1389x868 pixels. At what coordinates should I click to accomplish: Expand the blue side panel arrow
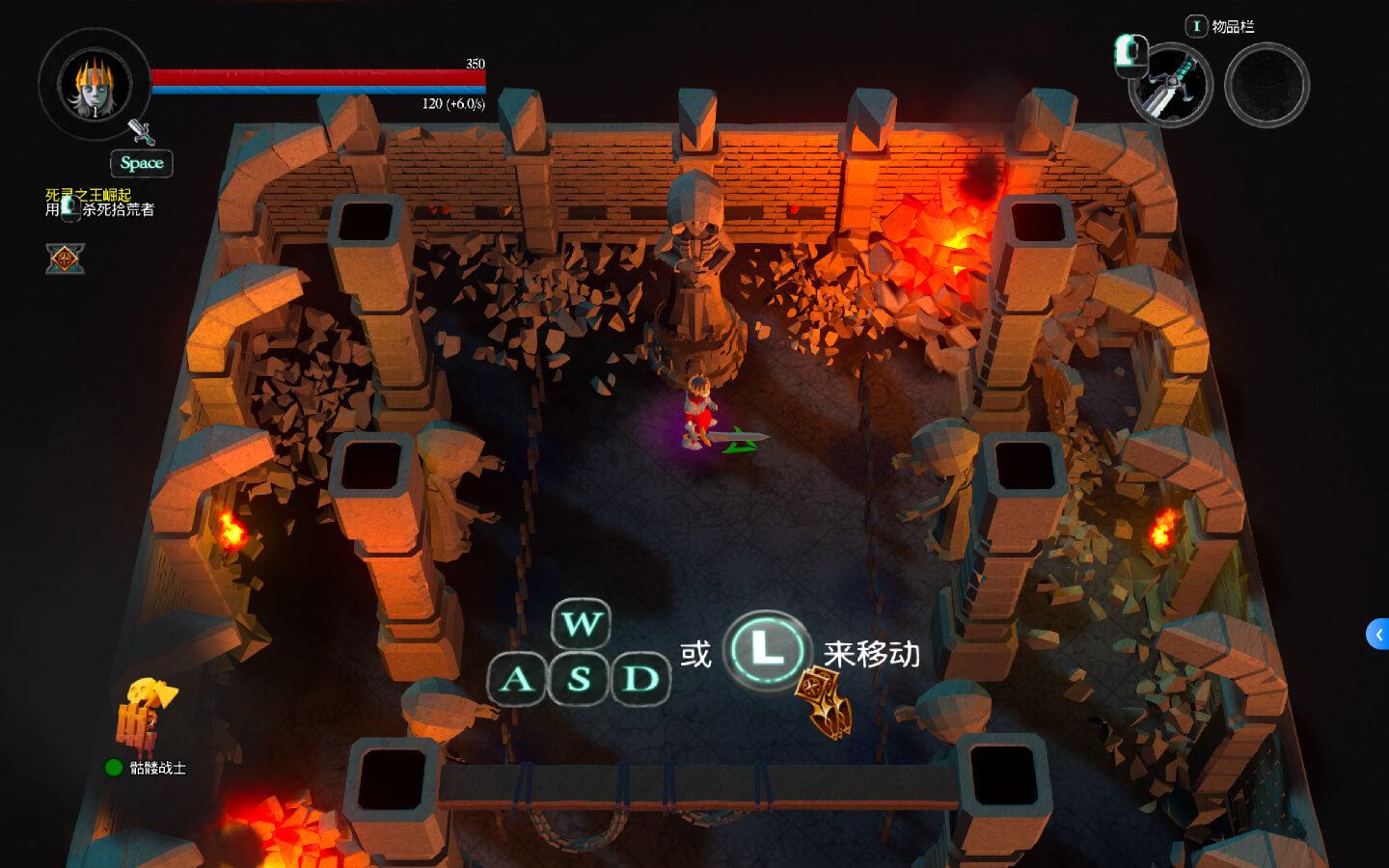(x=1377, y=634)
